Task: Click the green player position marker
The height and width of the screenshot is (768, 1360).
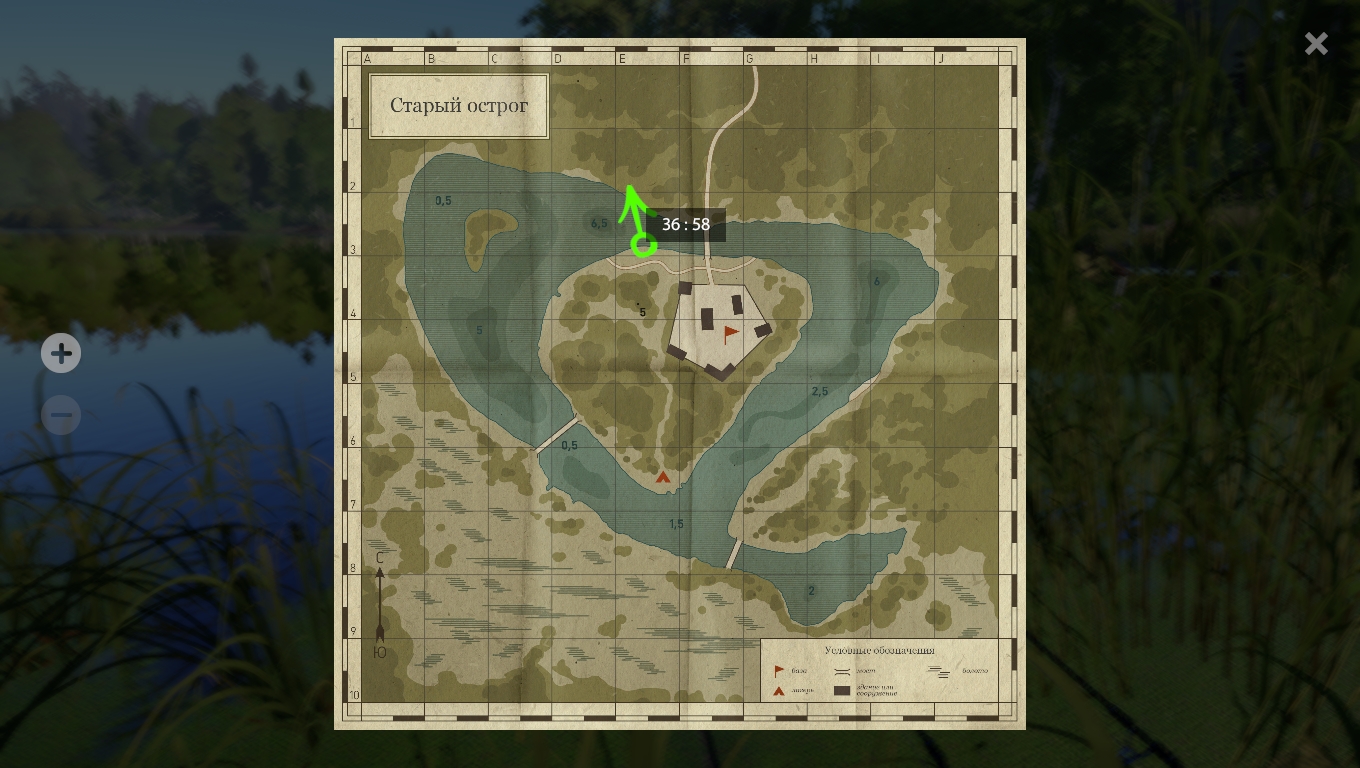Action: point(643,243)
